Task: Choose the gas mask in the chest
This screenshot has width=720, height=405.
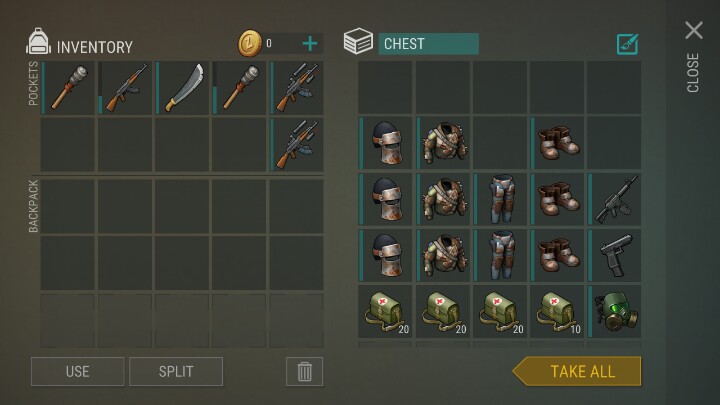Action: (x=615, y=313)
